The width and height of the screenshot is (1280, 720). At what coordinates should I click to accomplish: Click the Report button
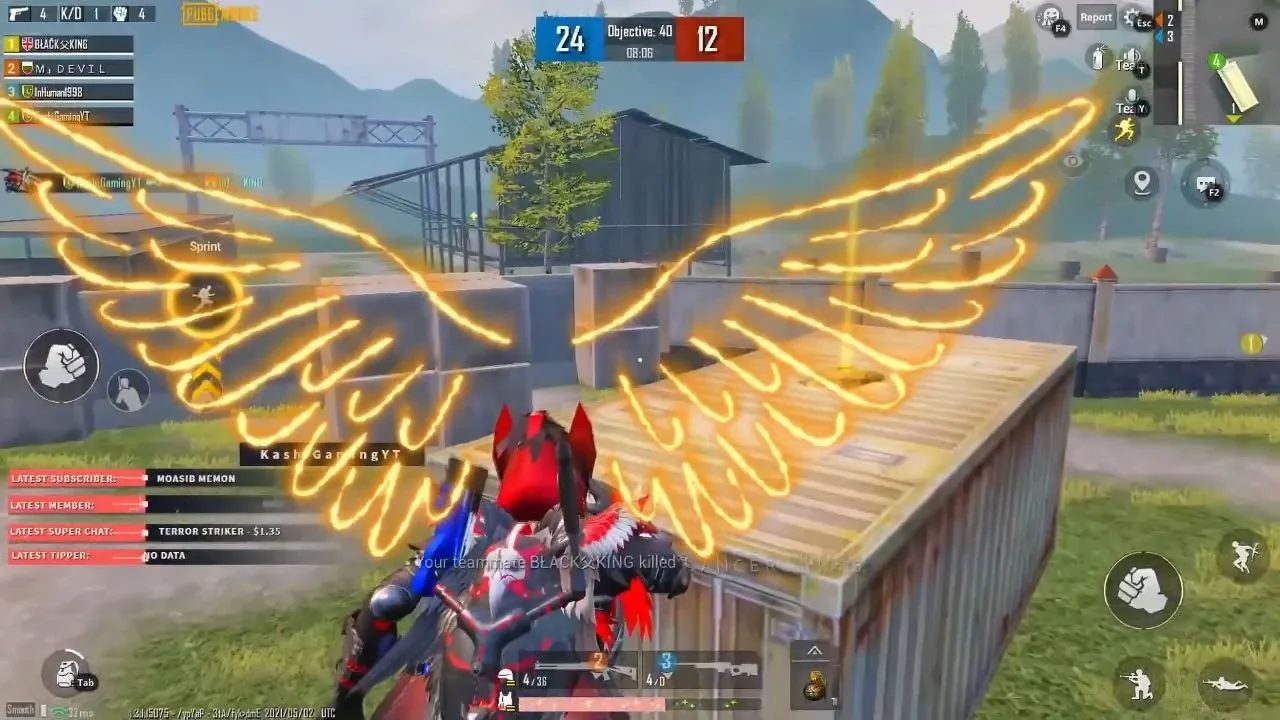coord(1096,17)
